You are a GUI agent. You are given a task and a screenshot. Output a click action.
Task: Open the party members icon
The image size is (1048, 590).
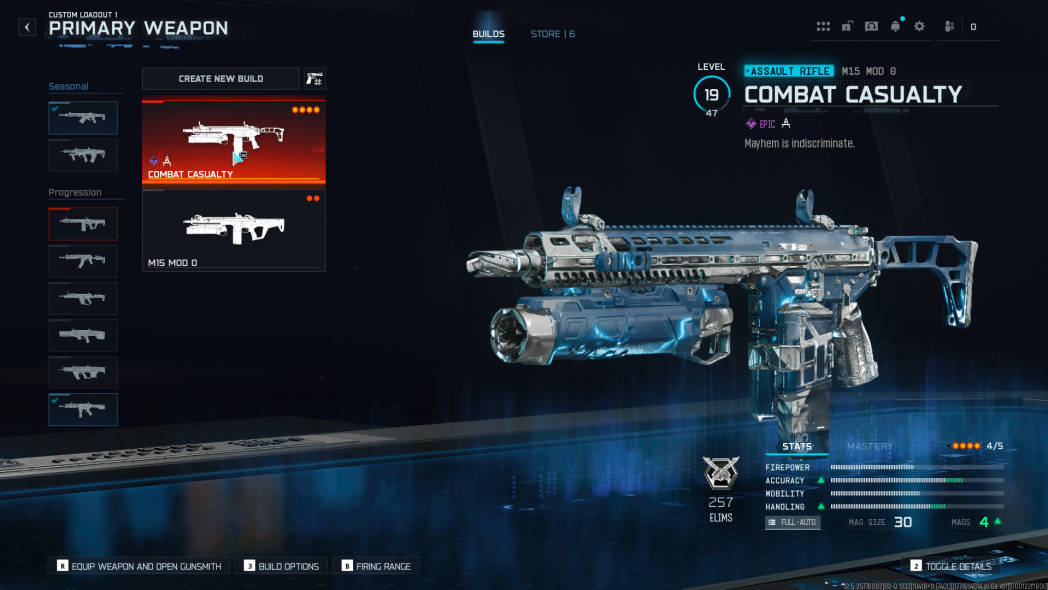(949, 27)
